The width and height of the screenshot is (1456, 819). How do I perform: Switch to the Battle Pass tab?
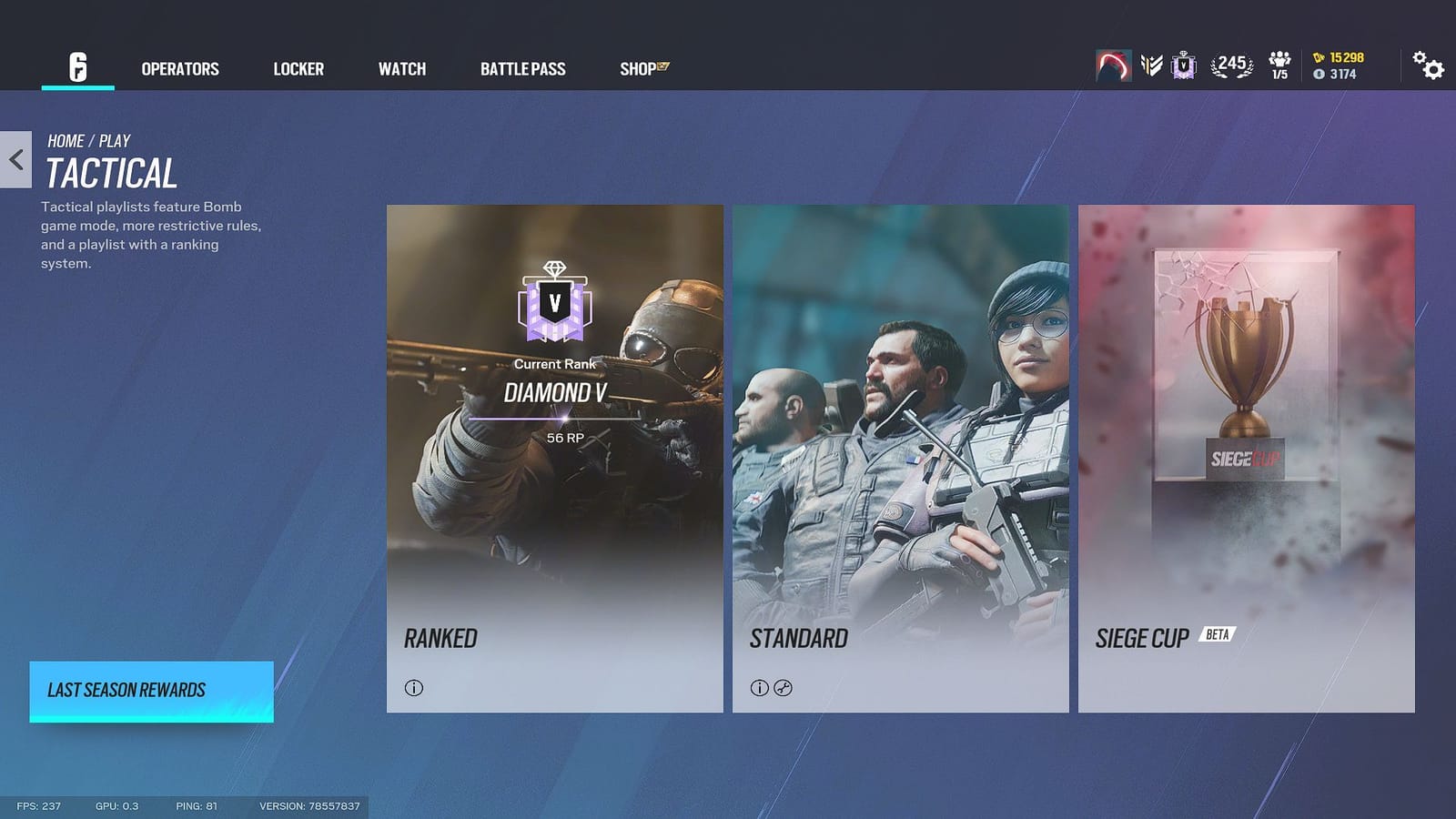pos(523,68)
